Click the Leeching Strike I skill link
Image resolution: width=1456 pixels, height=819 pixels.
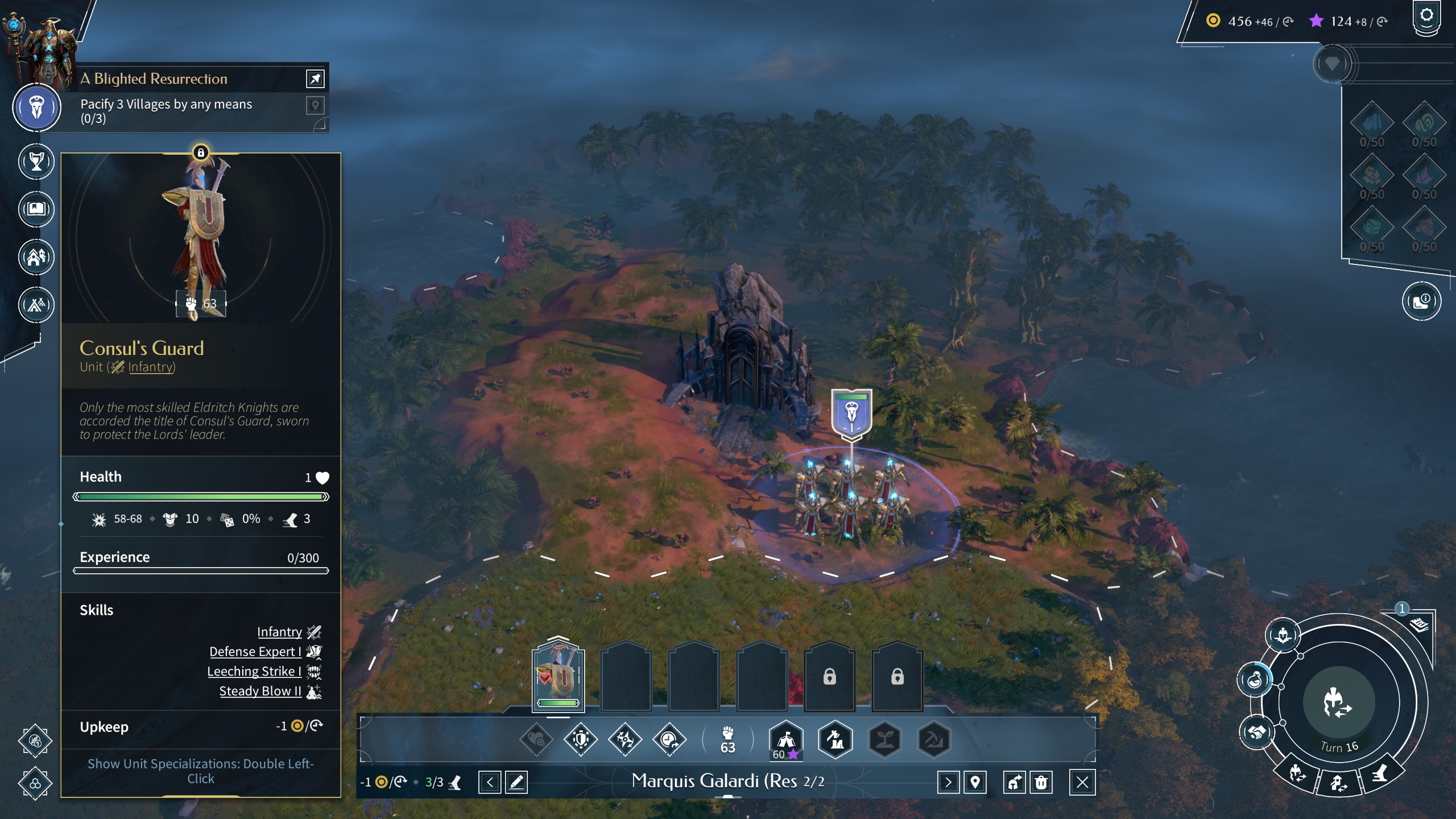click(x=254, y=671)
